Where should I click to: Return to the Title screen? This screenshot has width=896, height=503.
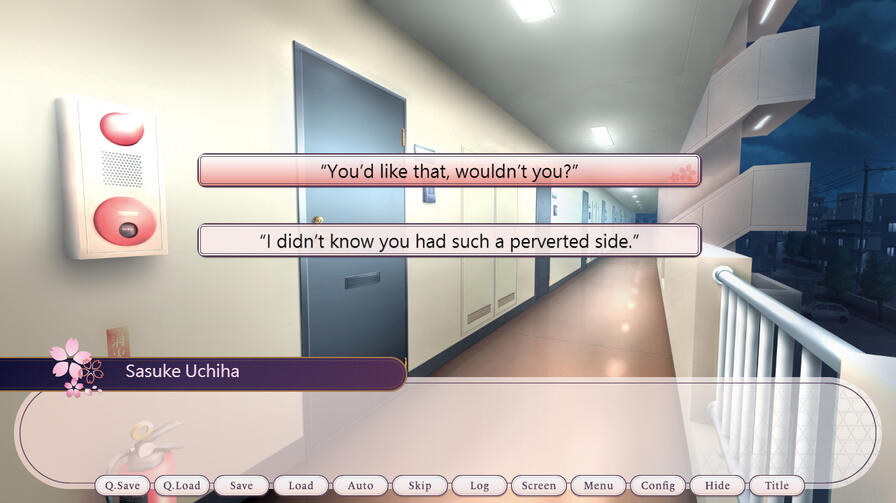pos(777,486)
